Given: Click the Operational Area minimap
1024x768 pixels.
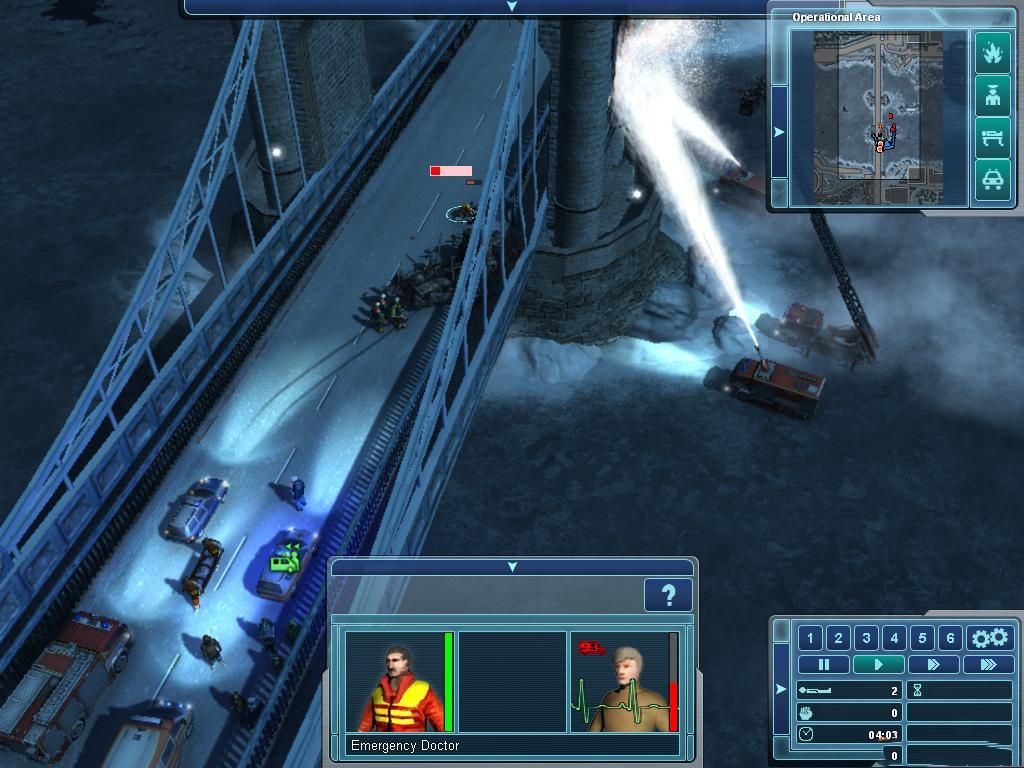Looking at the screenshot, I should pos(879,117).
